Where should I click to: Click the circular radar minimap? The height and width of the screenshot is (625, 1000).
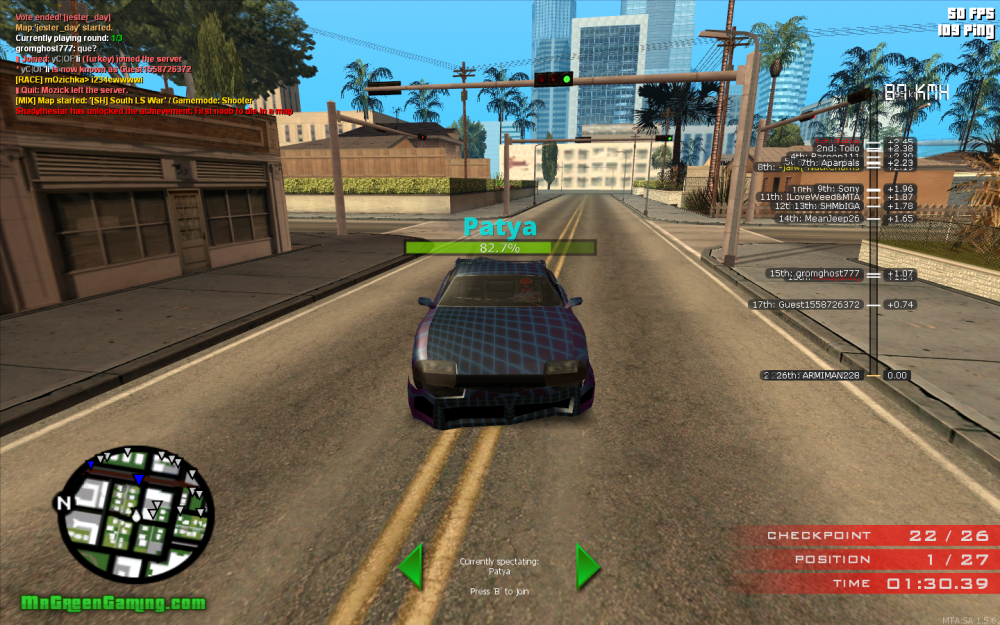(135, 514)
